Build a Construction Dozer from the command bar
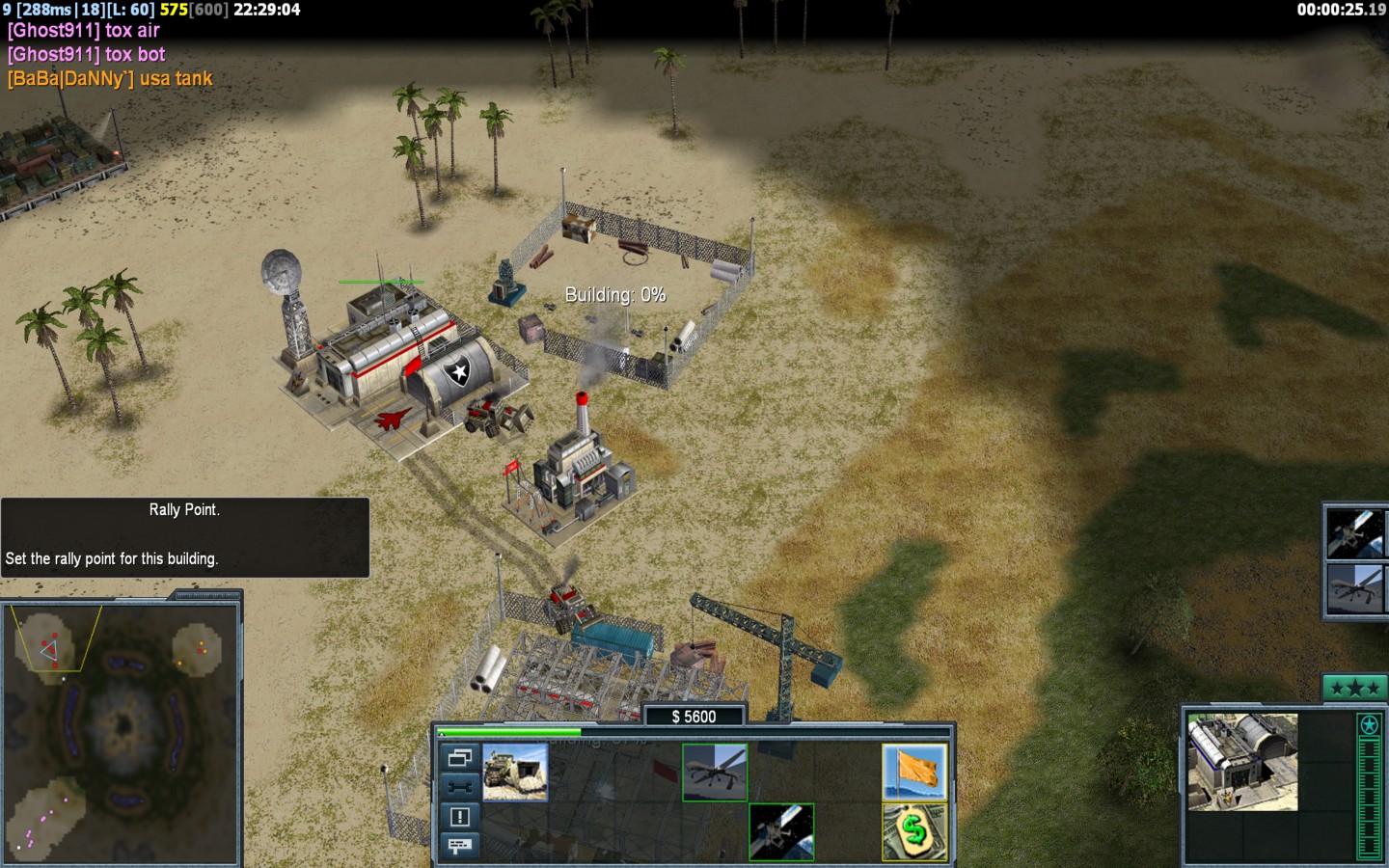This screenshot has width=1389, height=868. point(515,772)
